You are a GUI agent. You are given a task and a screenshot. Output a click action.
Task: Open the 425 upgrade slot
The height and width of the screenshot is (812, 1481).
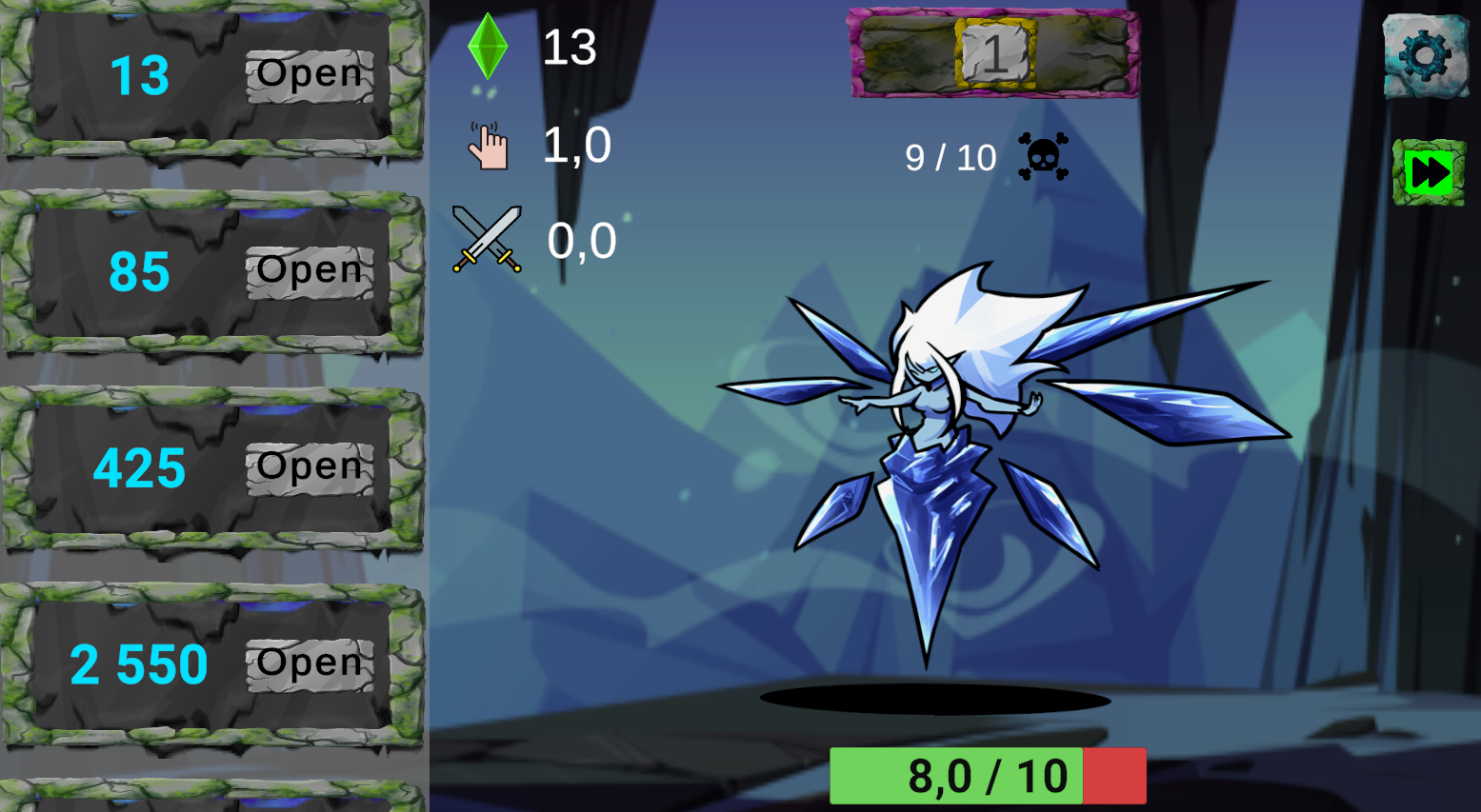[308, 466]
